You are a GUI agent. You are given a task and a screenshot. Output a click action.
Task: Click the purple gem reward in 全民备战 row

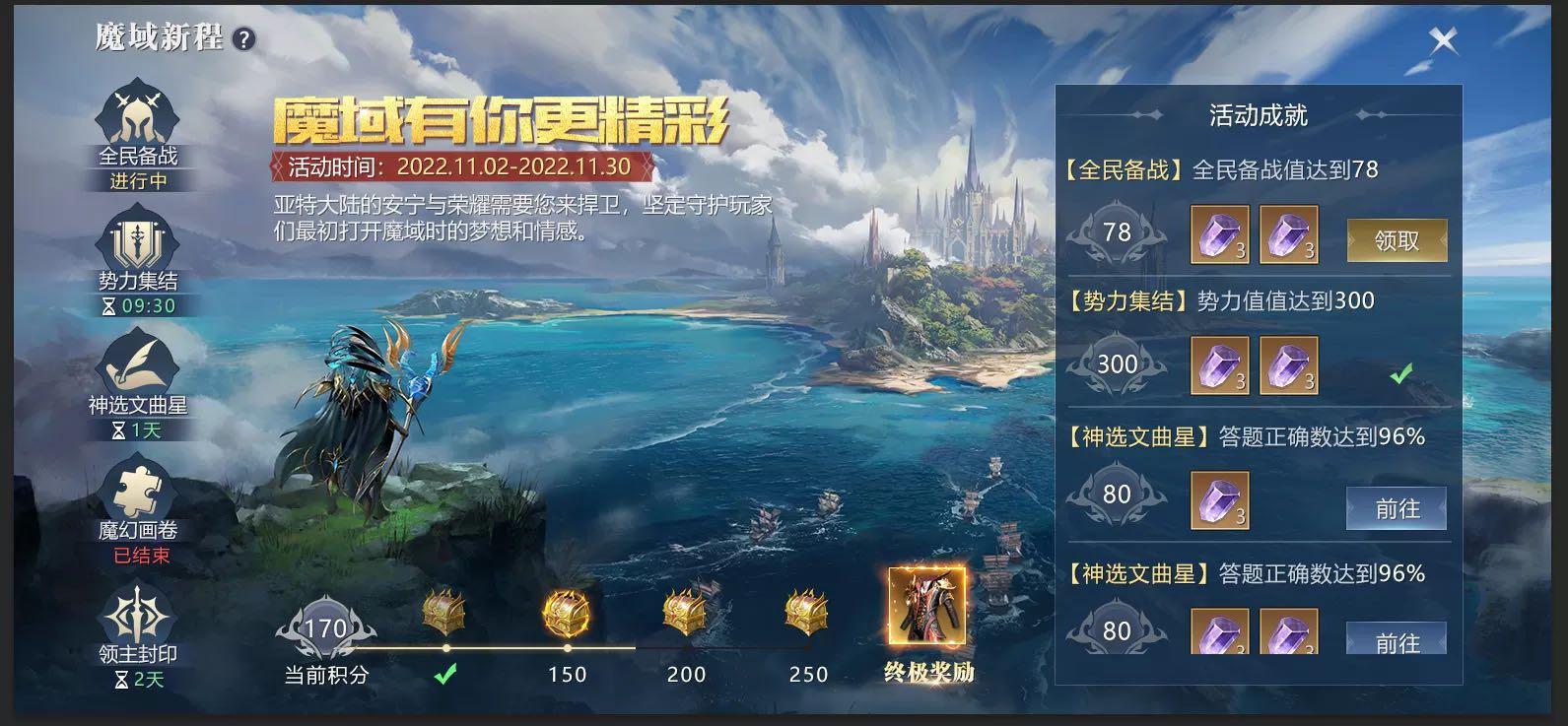click(1219, 234)
